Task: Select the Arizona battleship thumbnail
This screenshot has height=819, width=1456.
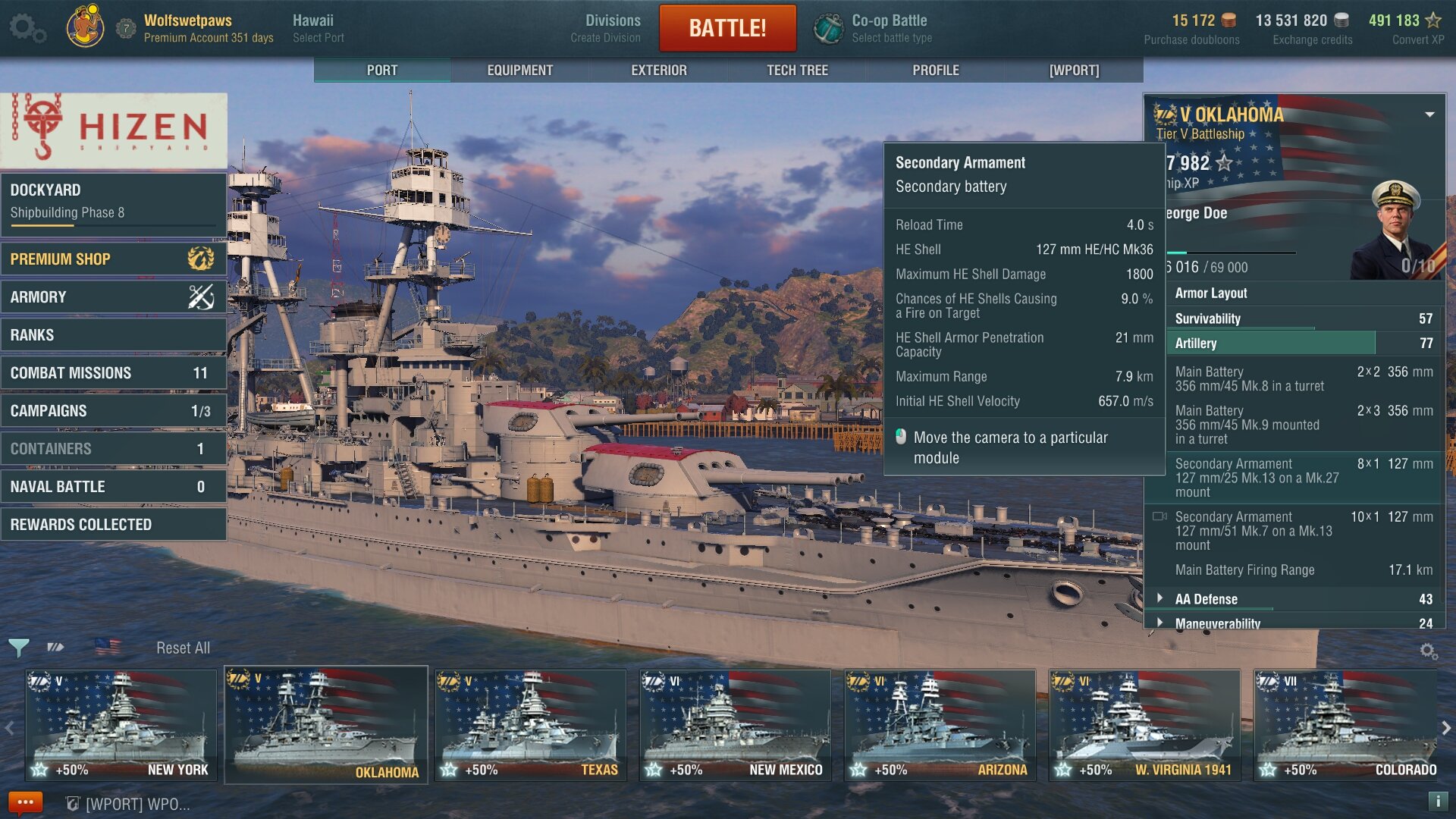Action: tap(940, 725)
